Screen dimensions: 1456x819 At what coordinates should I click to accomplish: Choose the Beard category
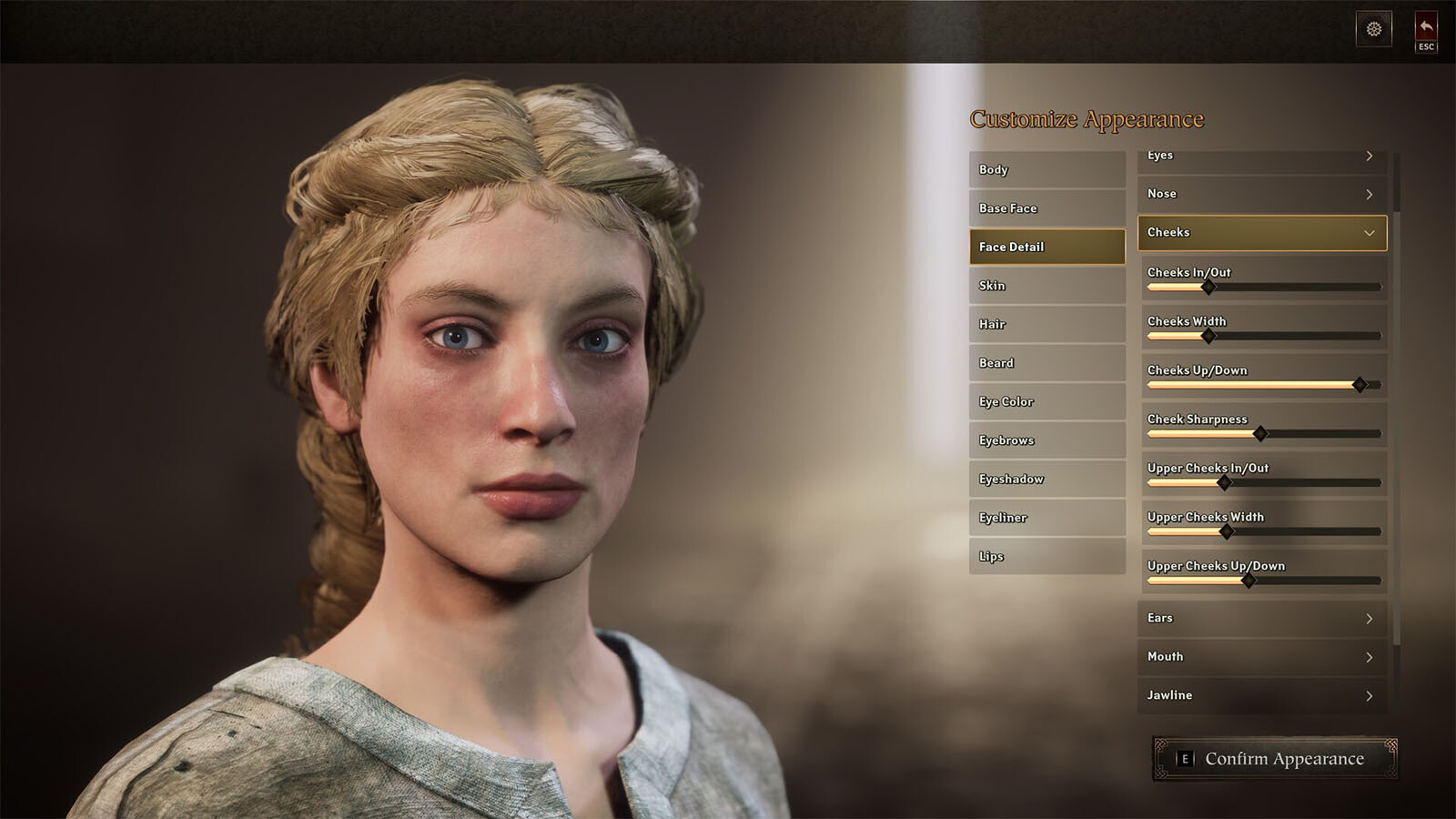tap(1046, 363)
